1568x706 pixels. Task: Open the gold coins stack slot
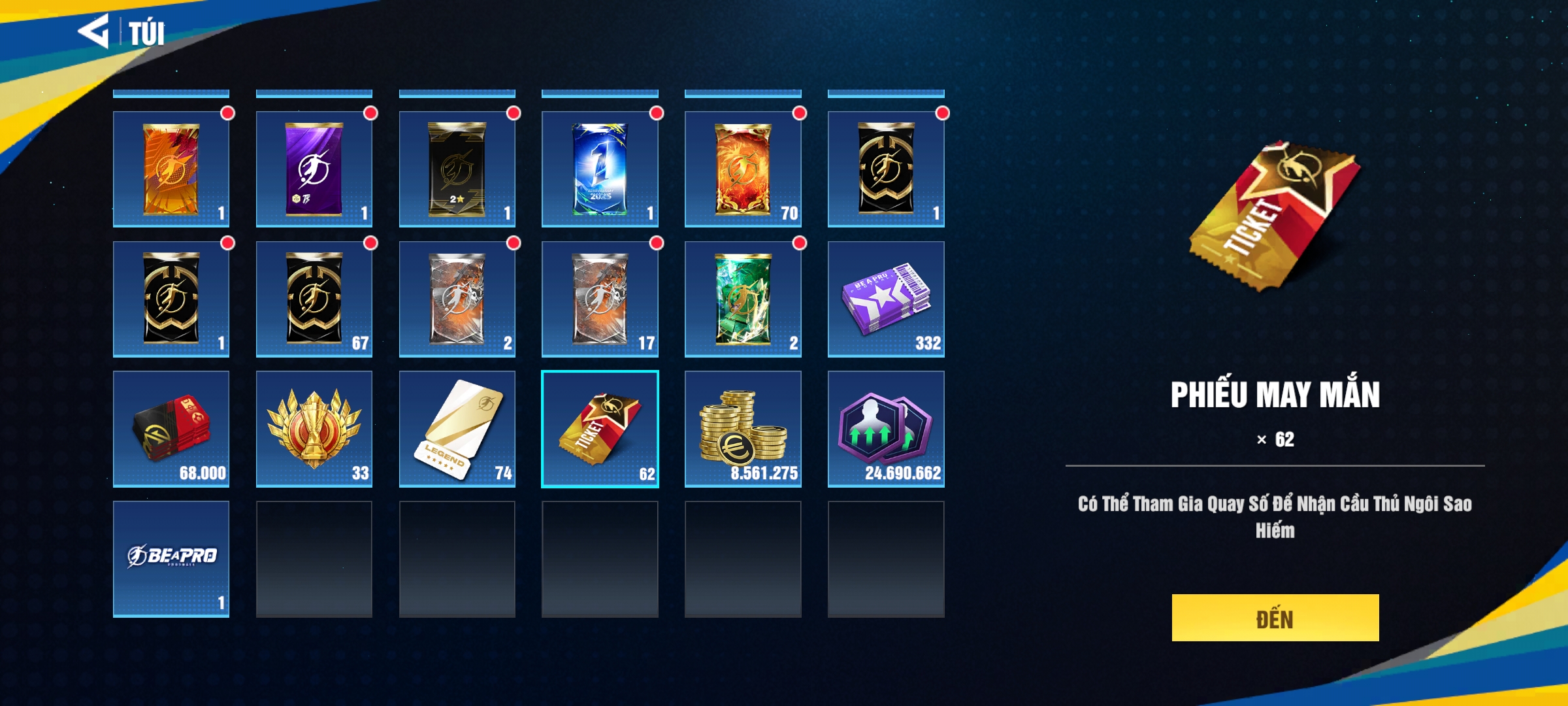coord(742,428)
